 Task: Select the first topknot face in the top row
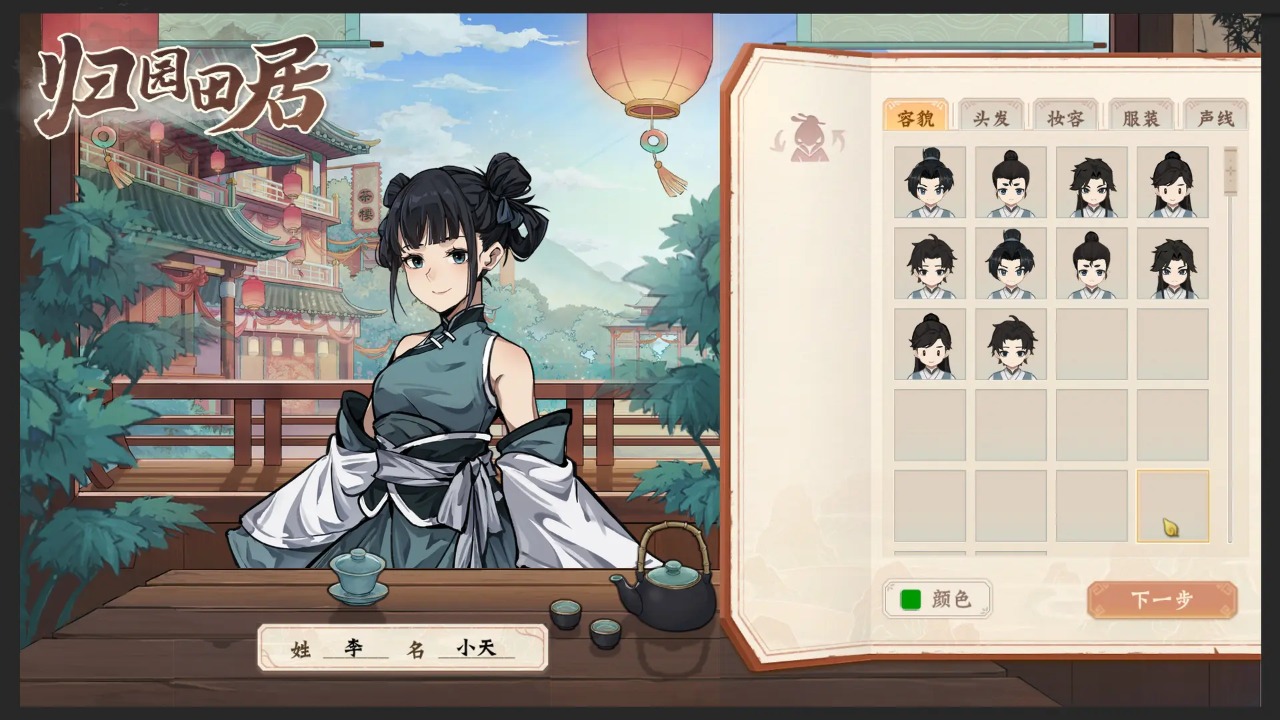coord(929,182)
